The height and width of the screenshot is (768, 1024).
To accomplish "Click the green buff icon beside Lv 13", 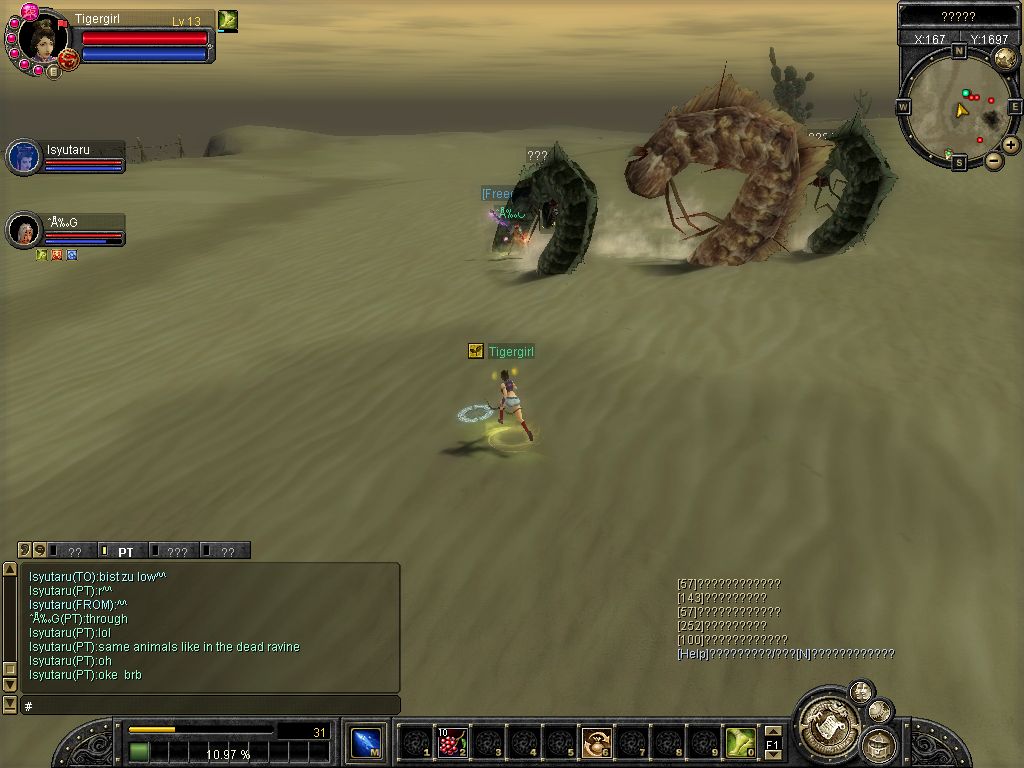I will point(228,20).
